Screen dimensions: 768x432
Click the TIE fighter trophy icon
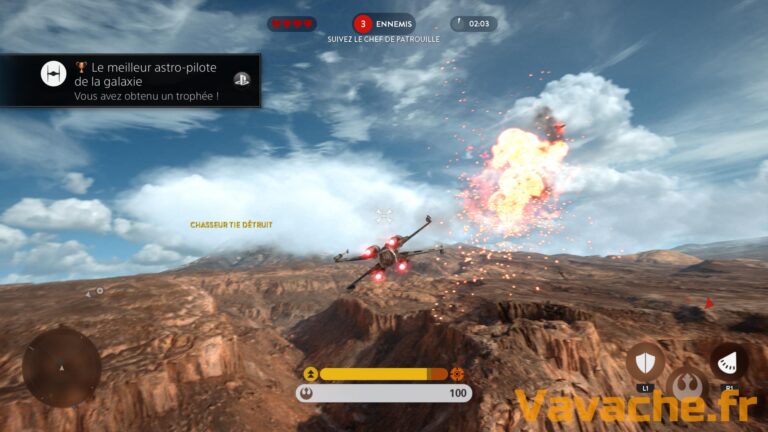[53, 74]
